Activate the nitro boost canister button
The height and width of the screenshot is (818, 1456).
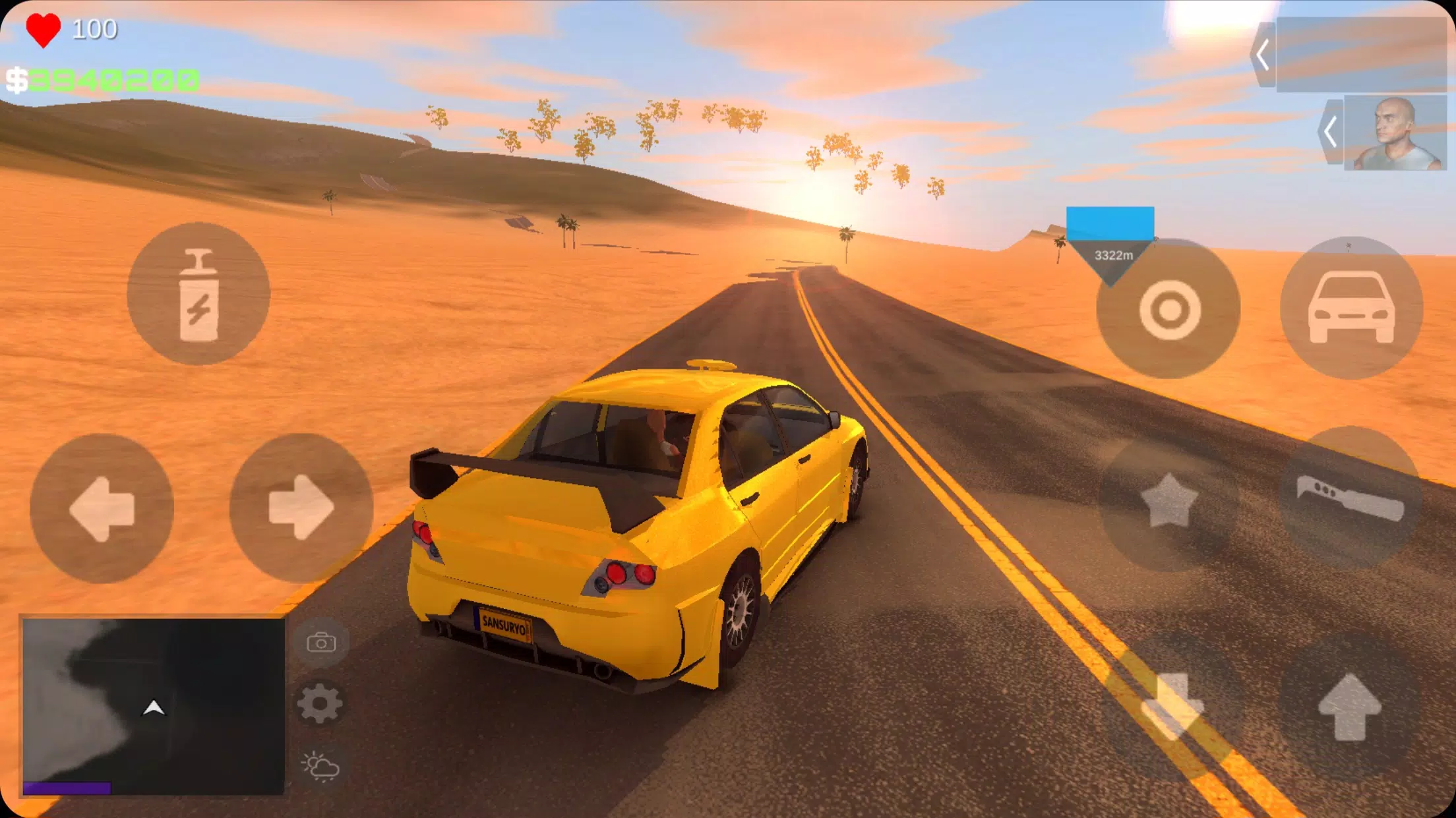coord(198,294)
